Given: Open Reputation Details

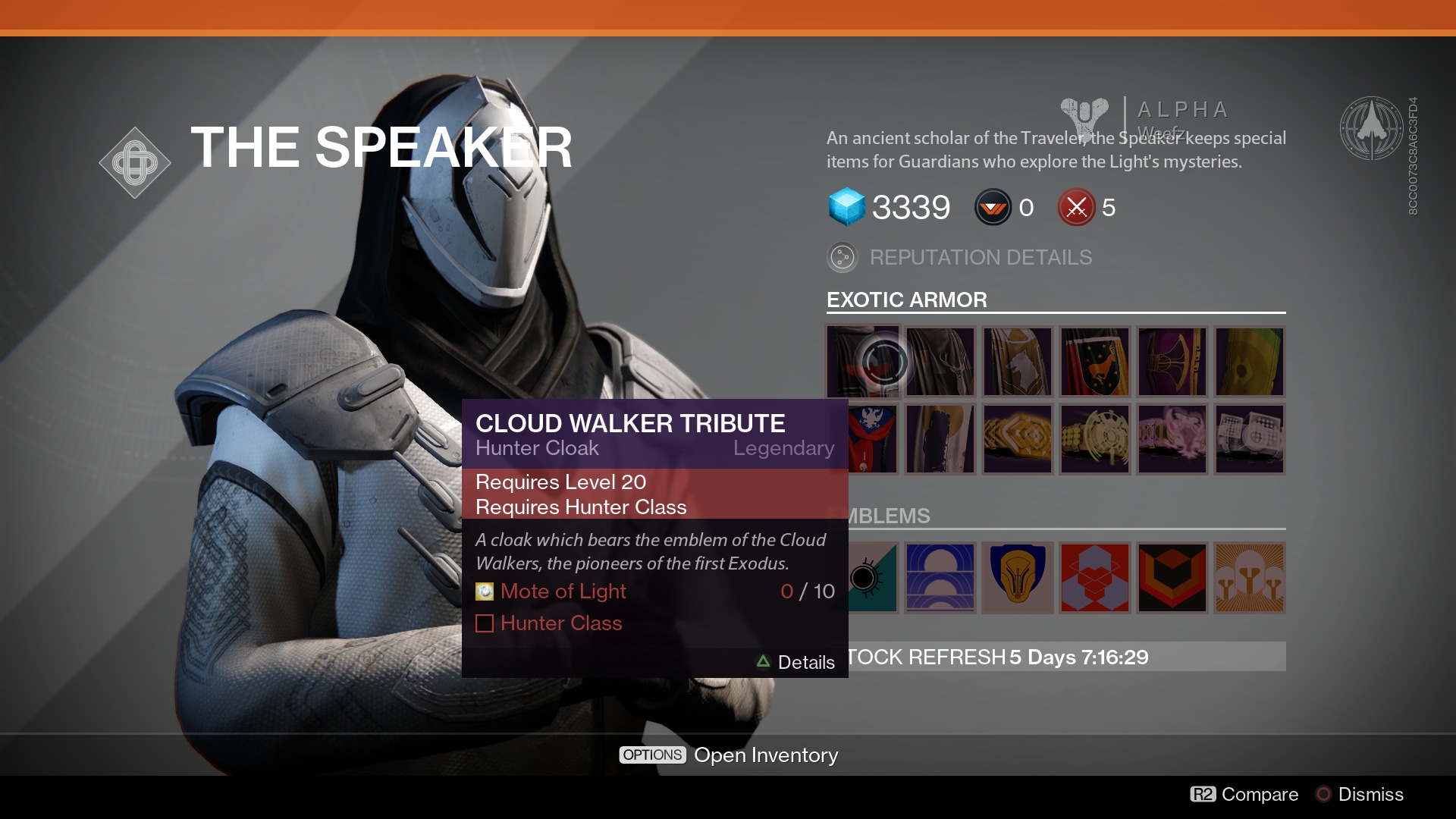Looking at the screenshot, I should click(x=980, y=258).
